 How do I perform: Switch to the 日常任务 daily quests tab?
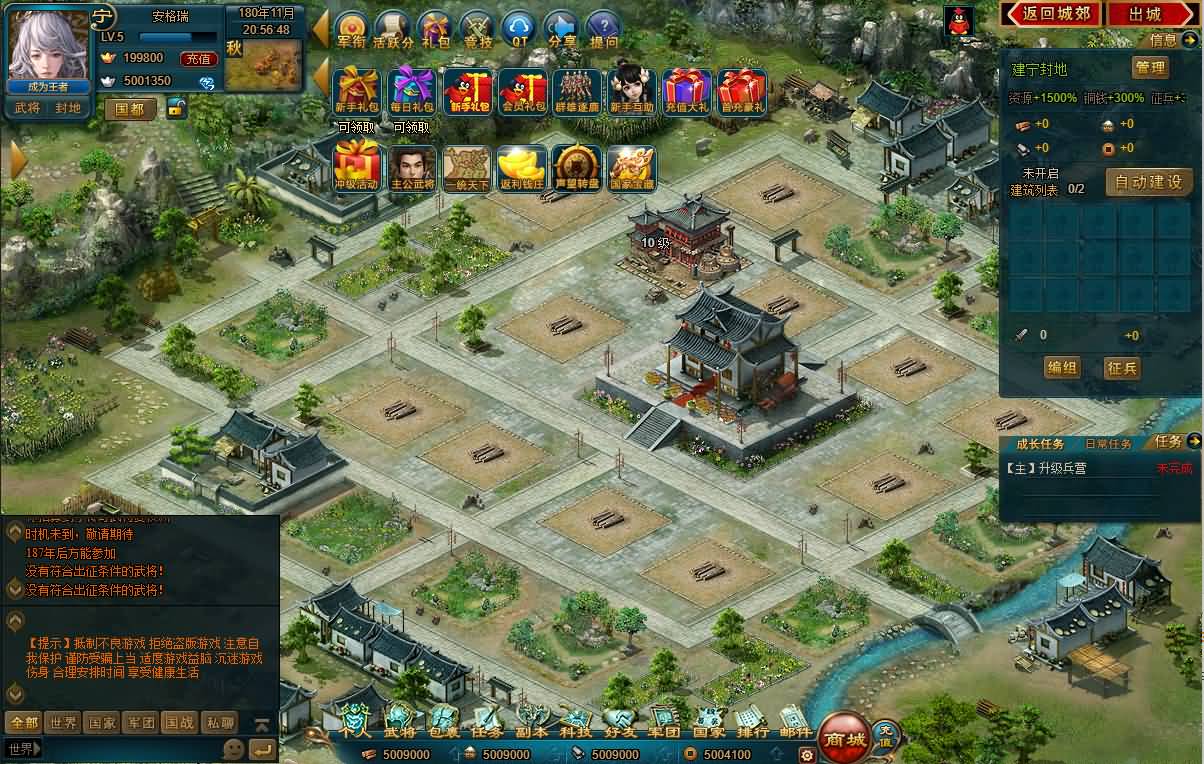(1108, 443)
